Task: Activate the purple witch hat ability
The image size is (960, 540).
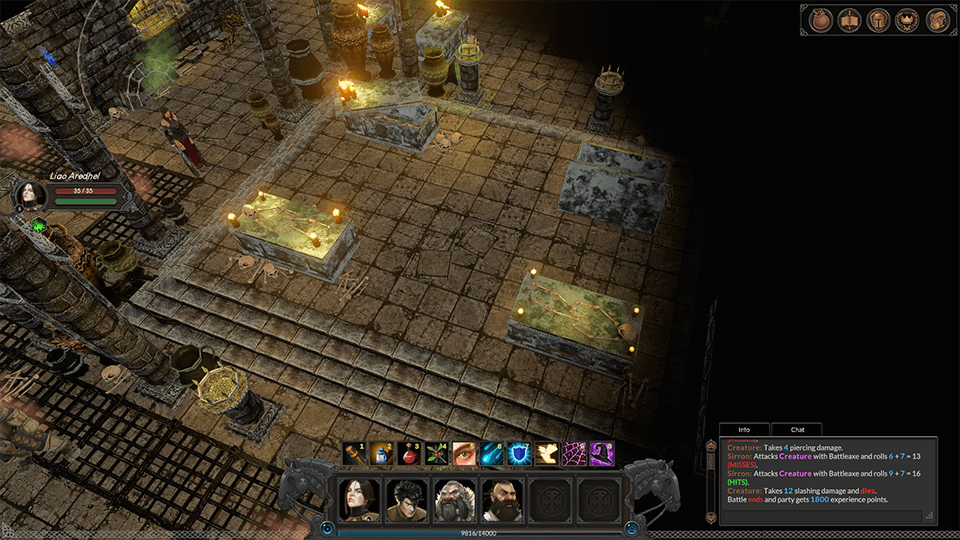Action: tap(601, 454)
